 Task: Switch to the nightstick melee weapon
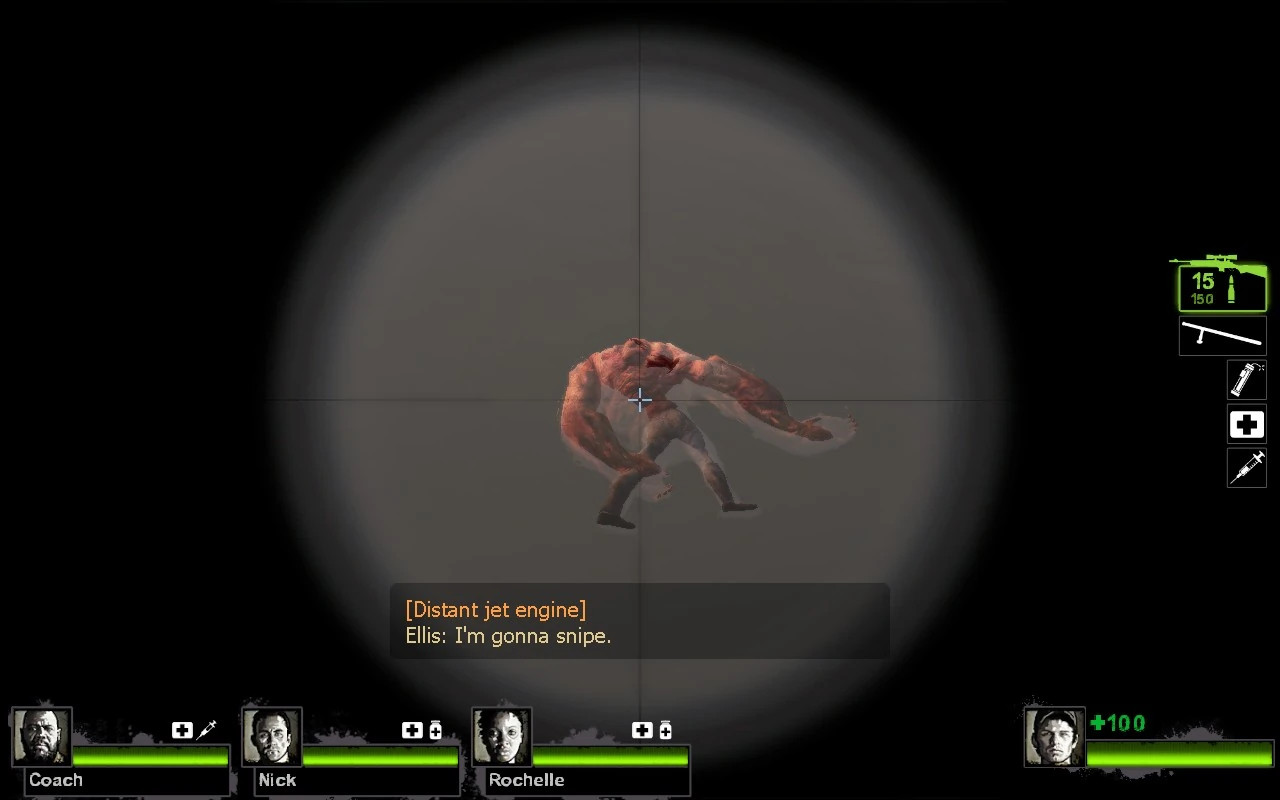coord(1222,336)
